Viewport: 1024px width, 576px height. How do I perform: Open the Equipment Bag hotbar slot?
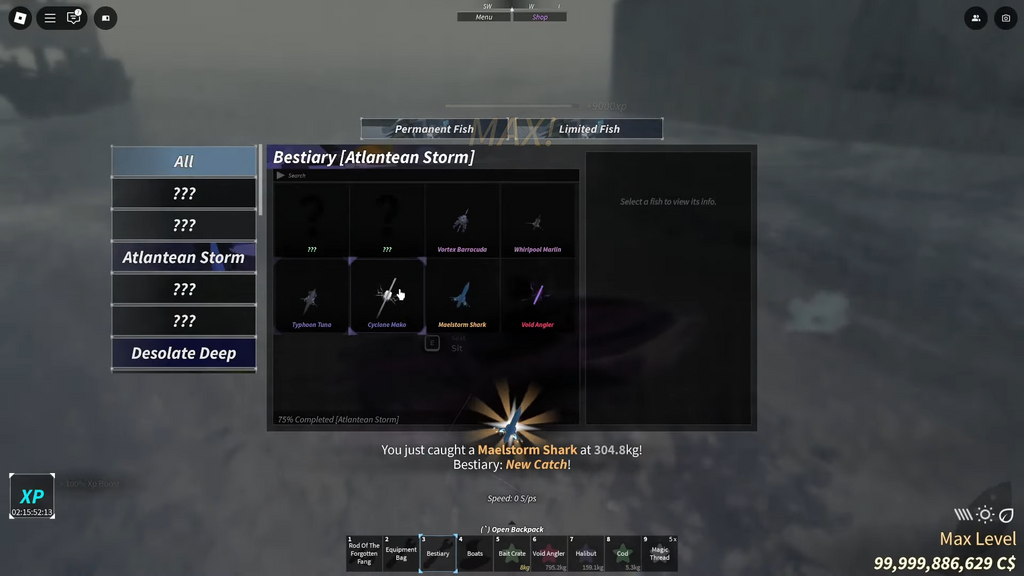coord(401,552)
